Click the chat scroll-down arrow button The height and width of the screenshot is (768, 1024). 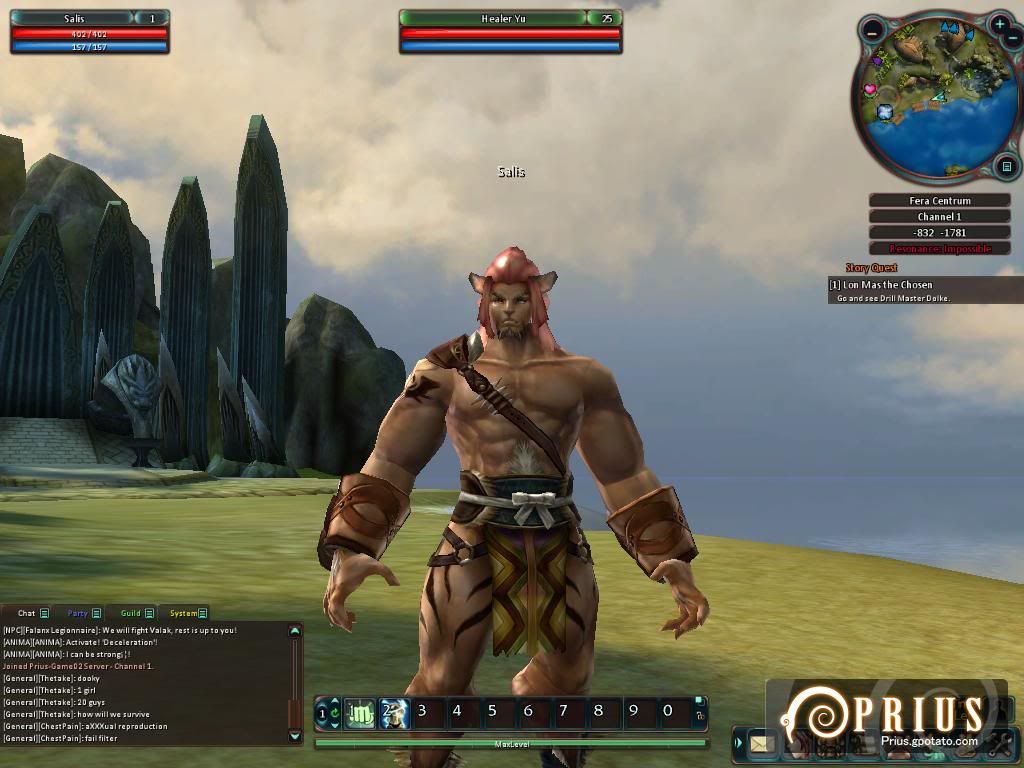[294, 736]
